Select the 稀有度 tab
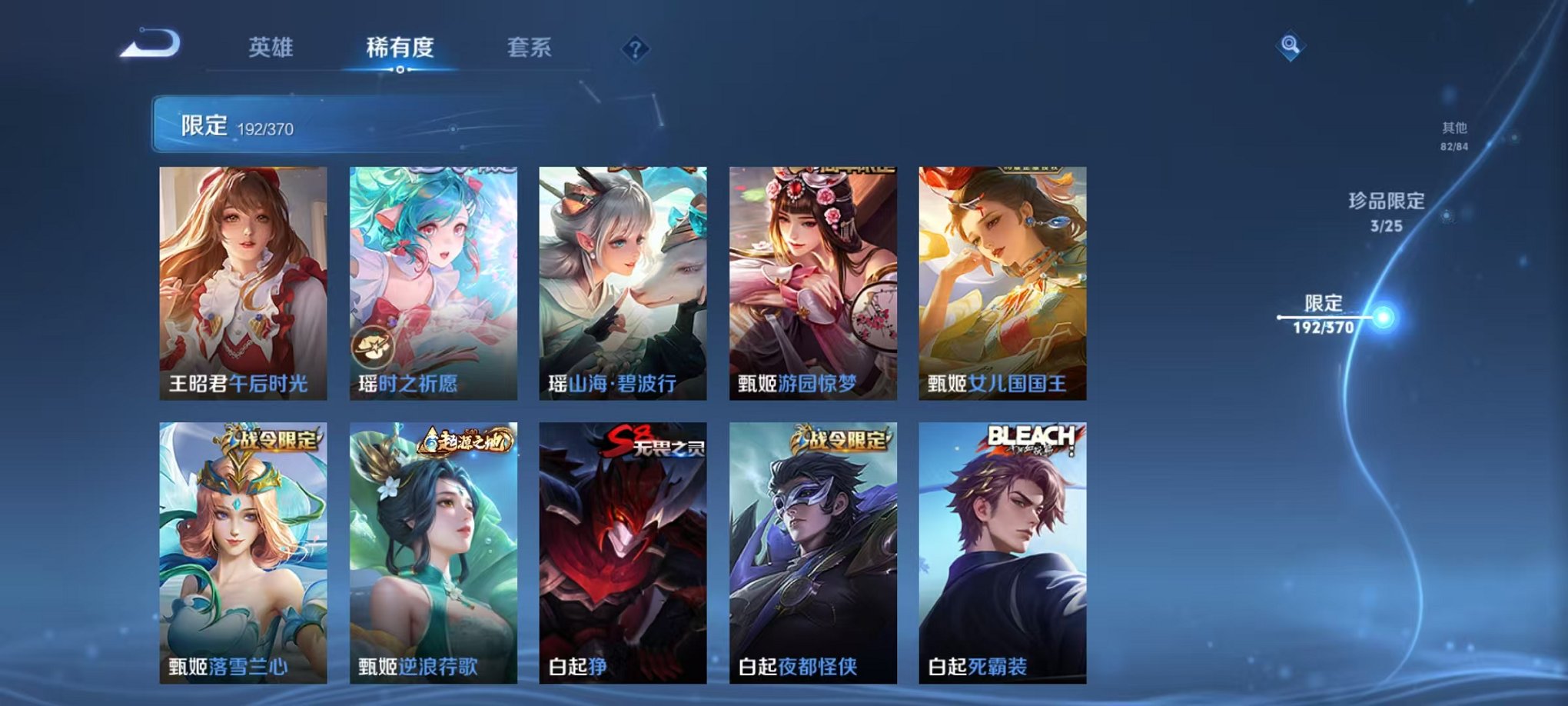Screen dimensions: 1568x706 tap(400, 46)
